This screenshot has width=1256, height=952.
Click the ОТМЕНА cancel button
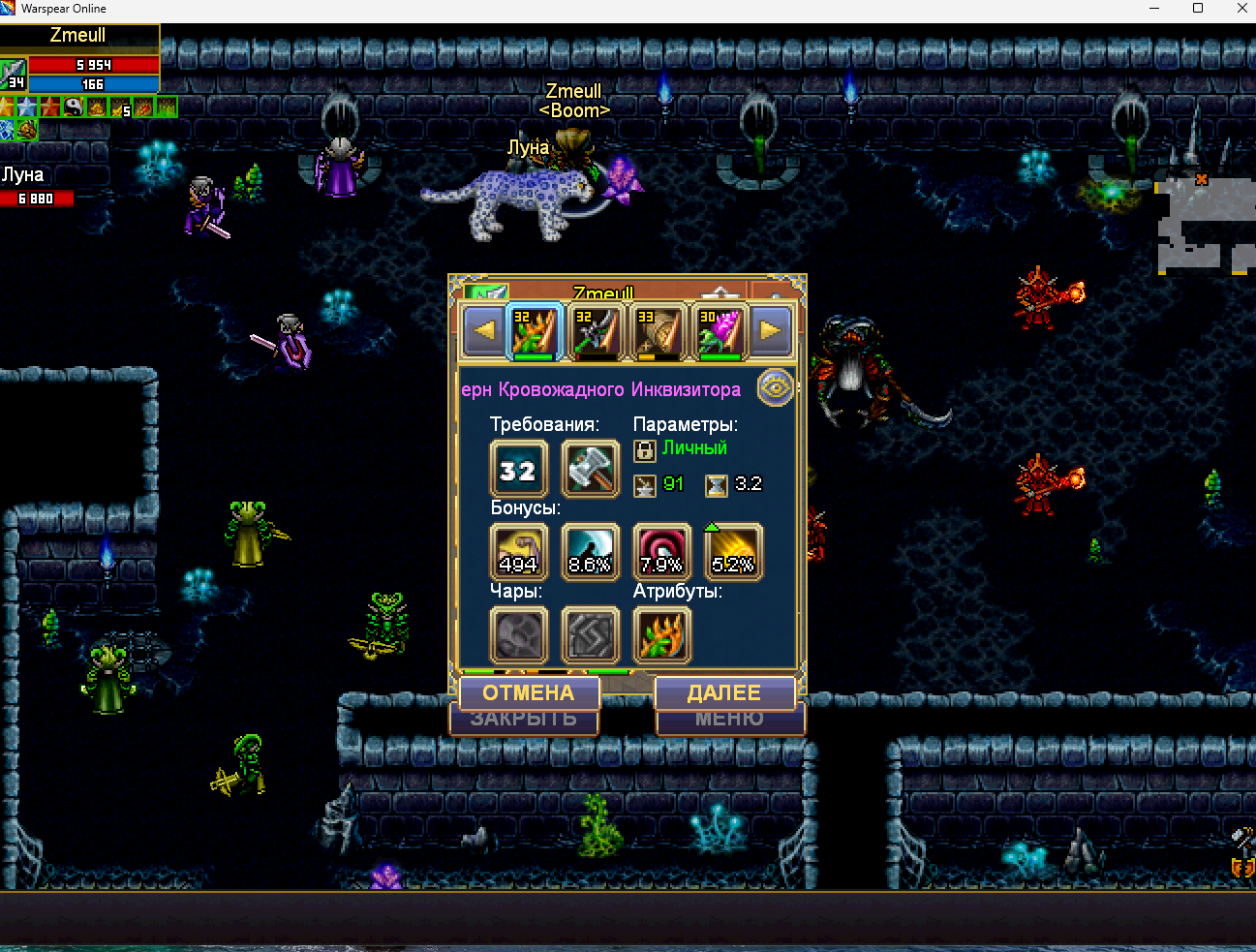529,692
